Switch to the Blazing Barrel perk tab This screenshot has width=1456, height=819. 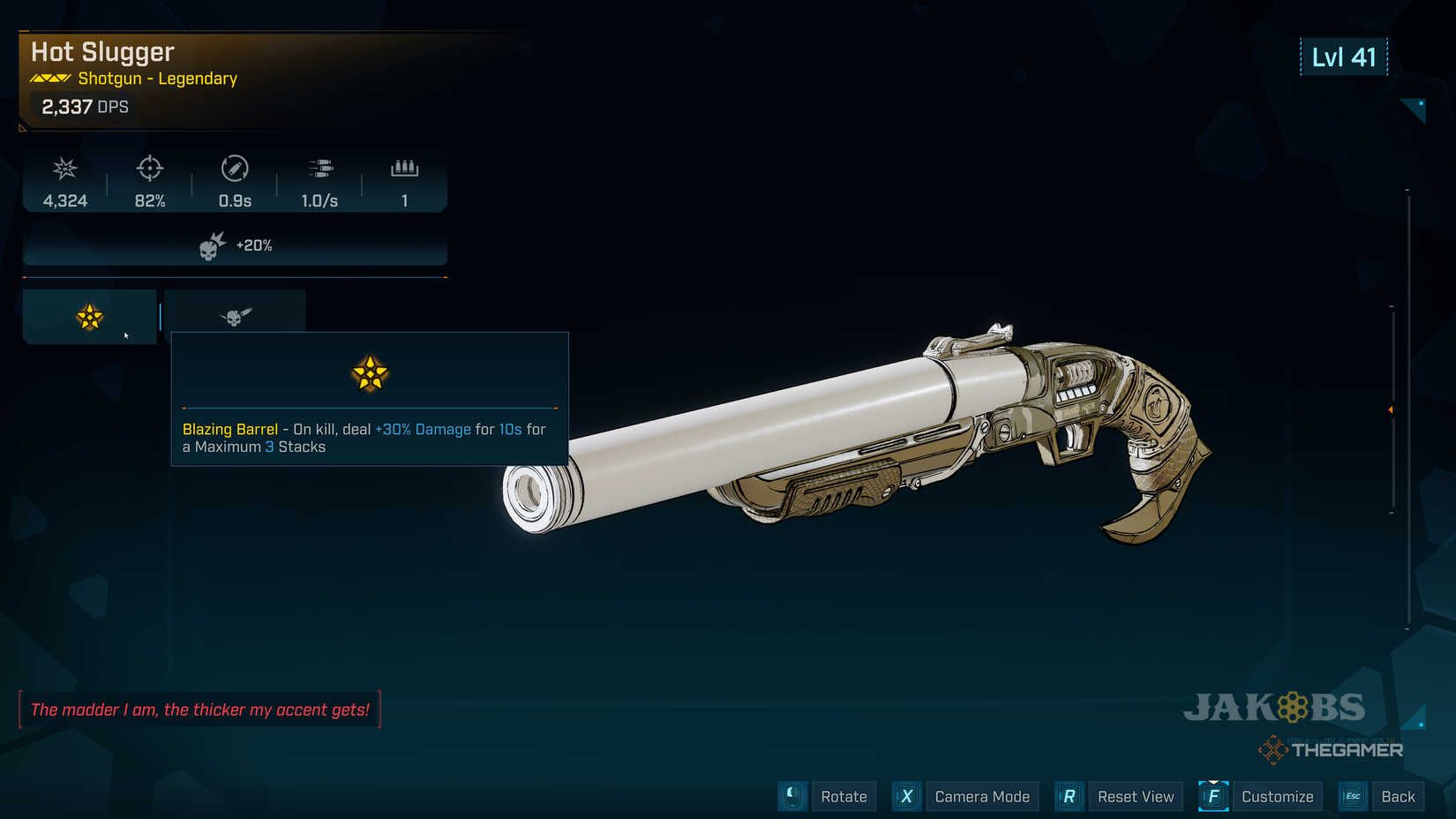[88, 316]
